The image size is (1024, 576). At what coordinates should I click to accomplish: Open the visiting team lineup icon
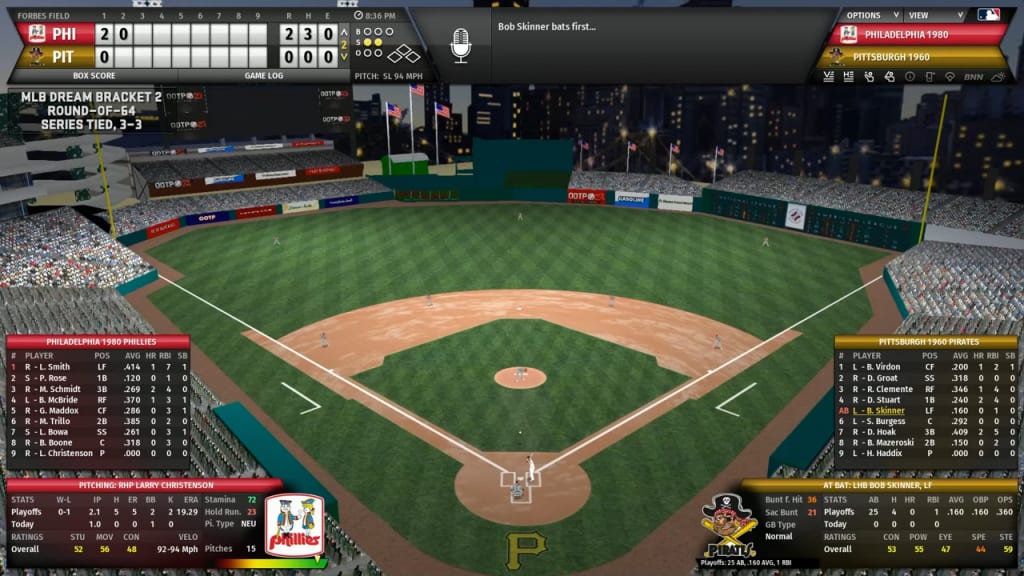click(x=829, y=76)
